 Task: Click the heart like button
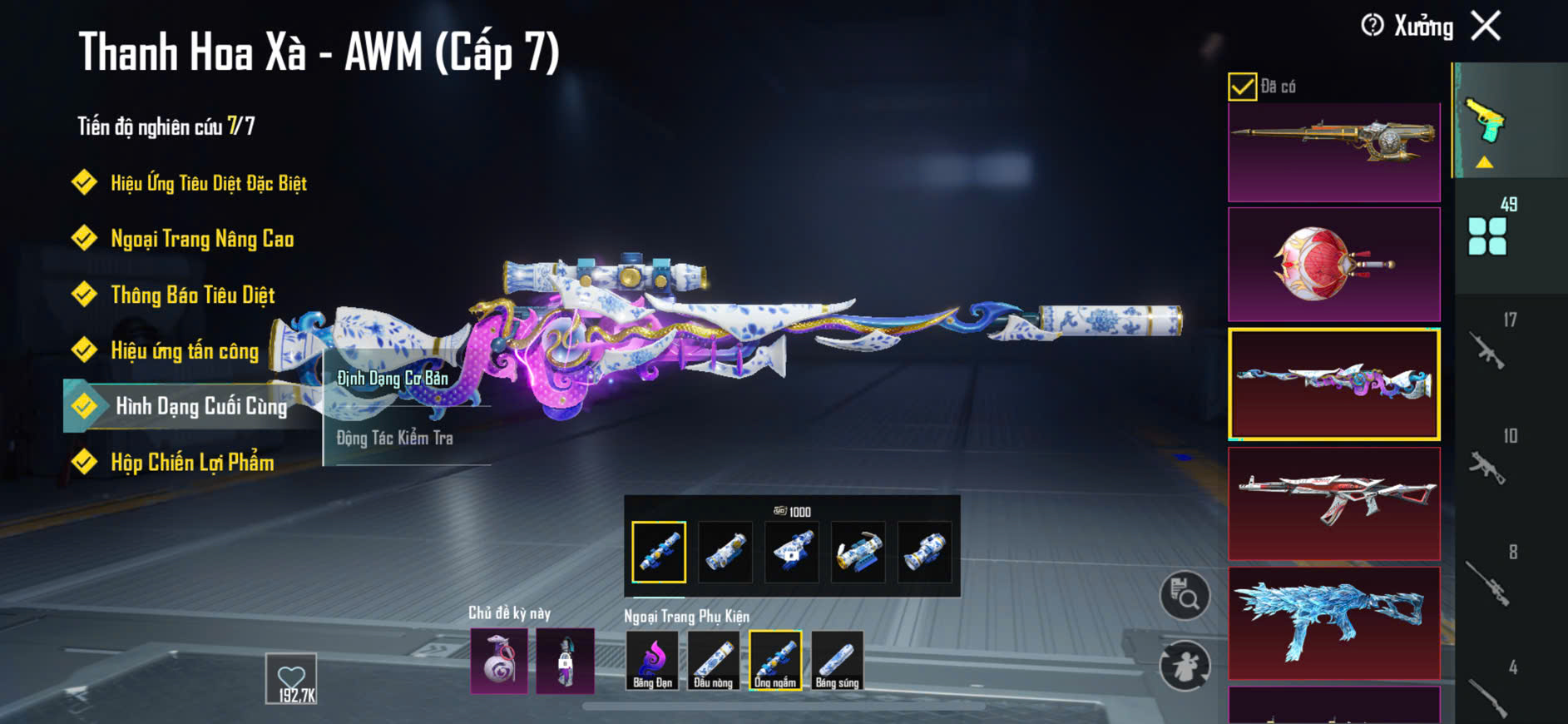pyautogui.click(x=291, y=678)
